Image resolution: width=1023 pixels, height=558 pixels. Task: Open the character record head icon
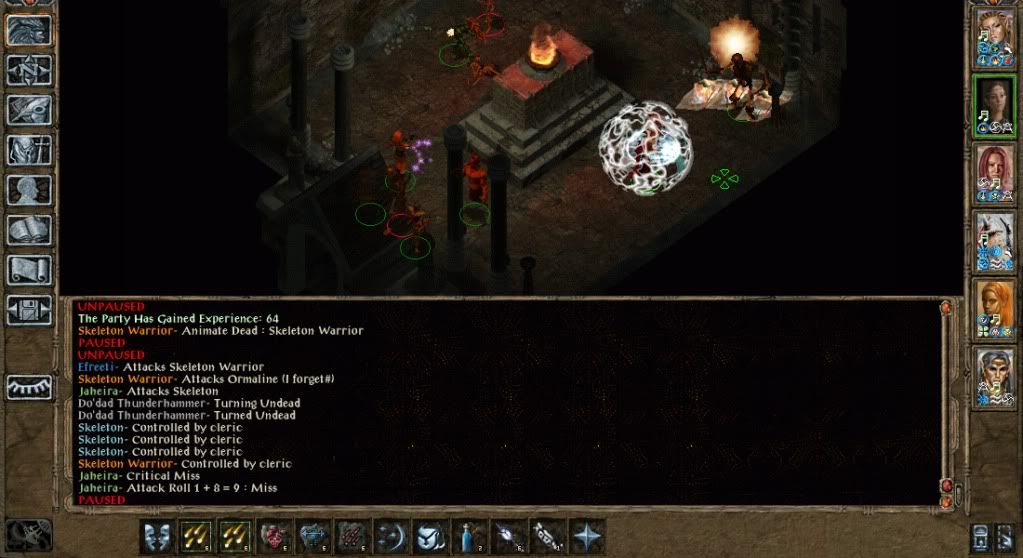[x=29, y=189]
